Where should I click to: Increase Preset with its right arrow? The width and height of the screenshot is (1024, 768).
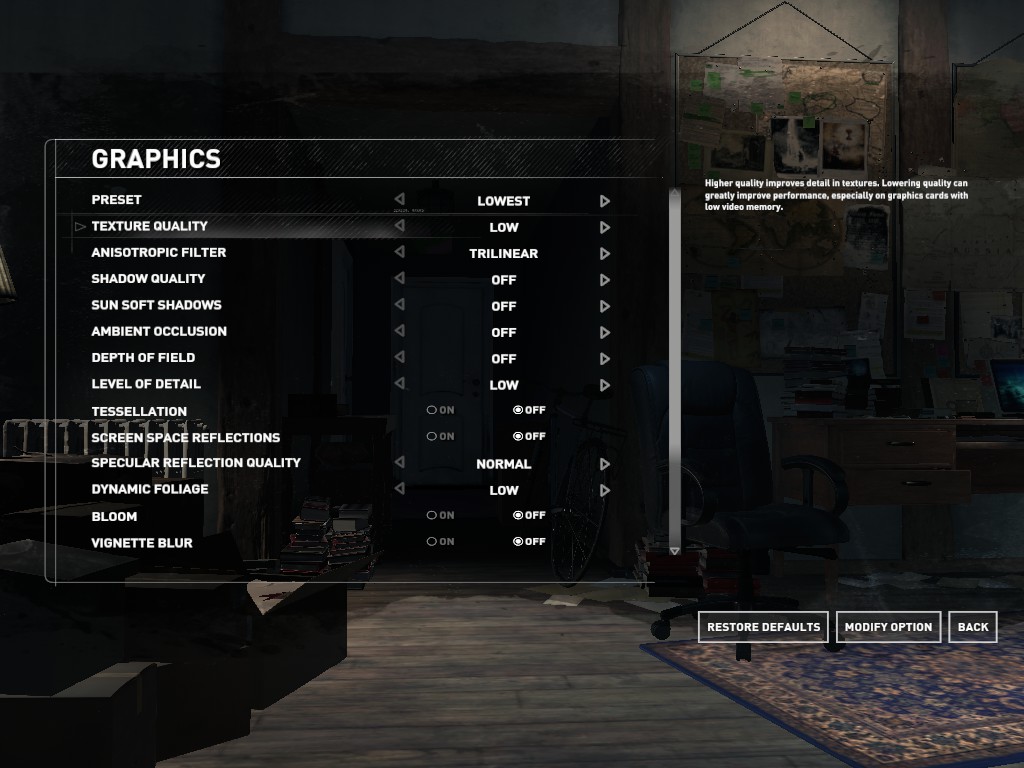point(605,201)
